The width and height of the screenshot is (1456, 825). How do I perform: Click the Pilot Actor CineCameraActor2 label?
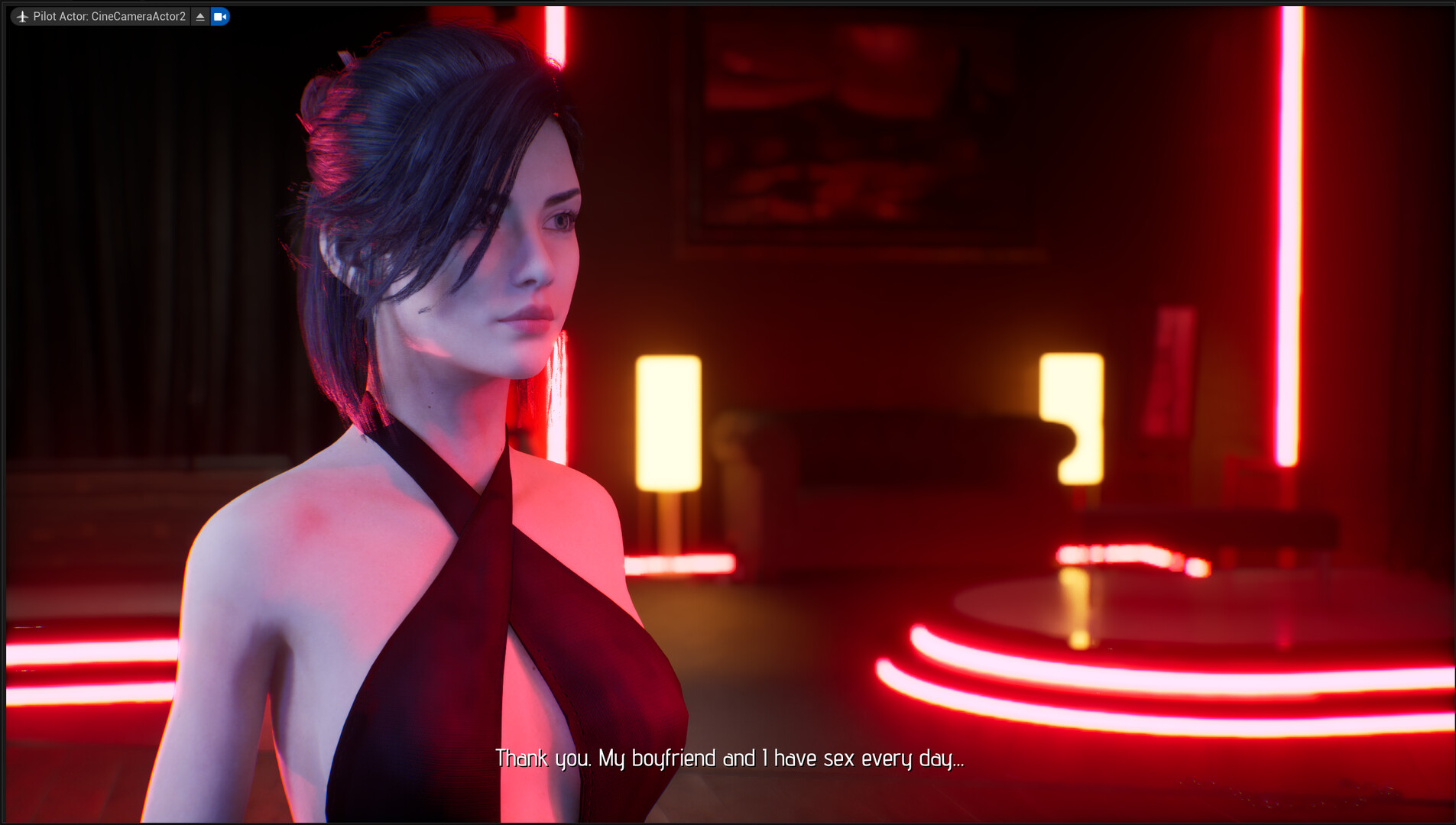(x=109, y=16)
